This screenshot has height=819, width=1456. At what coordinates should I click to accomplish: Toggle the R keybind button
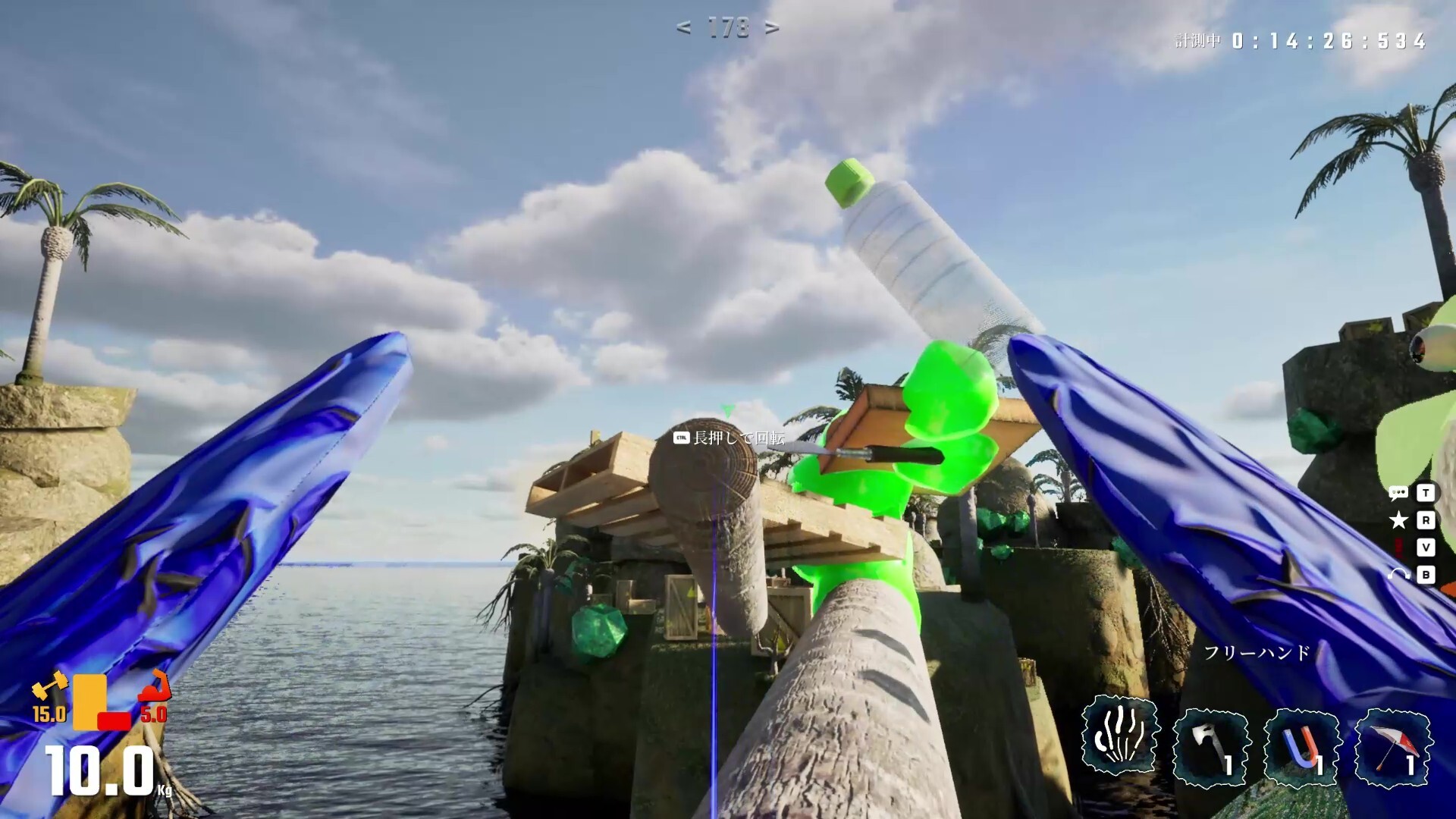tap(1426, 520)
